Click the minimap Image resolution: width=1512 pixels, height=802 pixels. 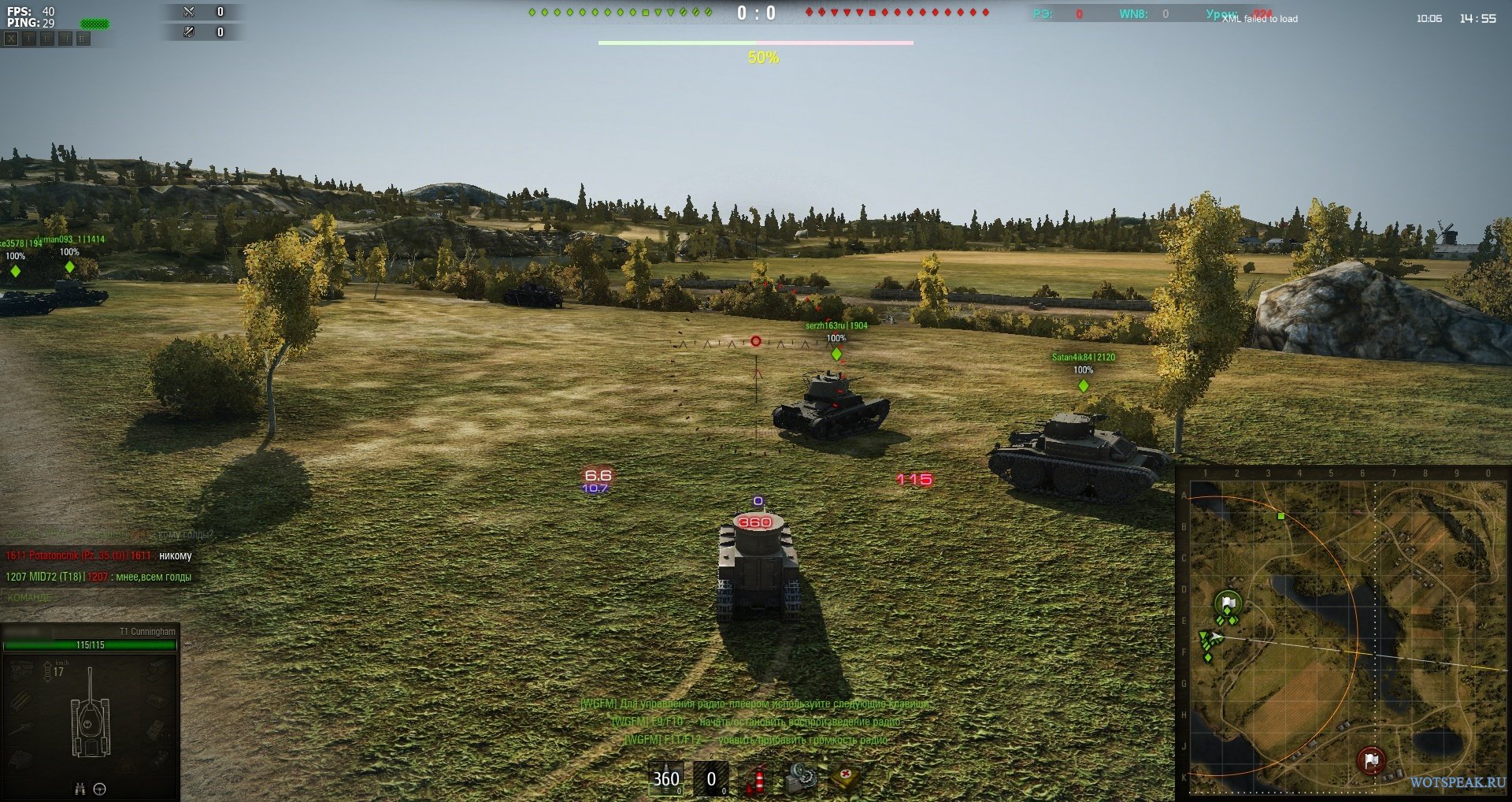pyautogui.click(x=1344, y=633)
